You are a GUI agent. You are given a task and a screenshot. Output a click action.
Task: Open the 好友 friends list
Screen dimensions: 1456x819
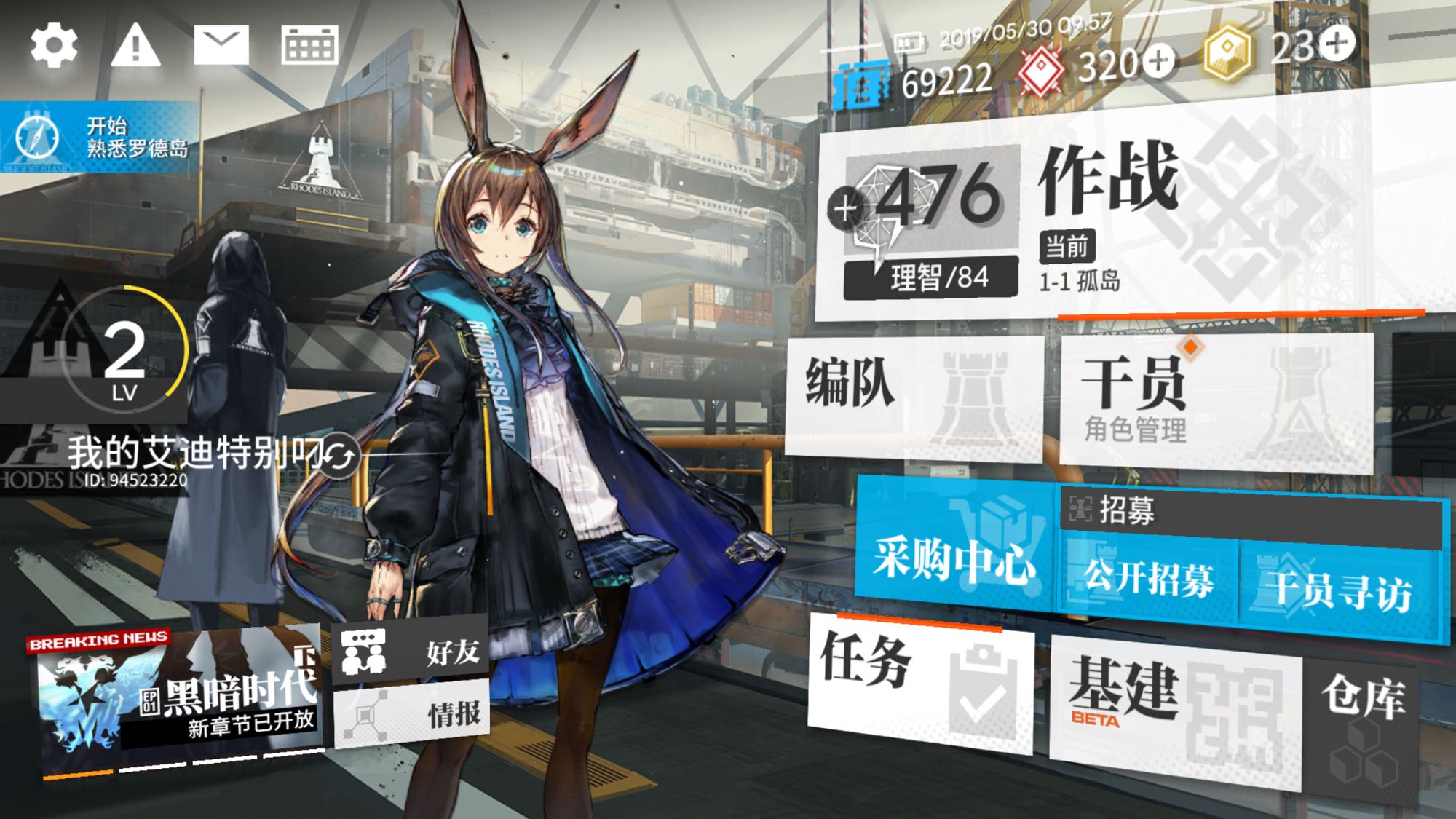411,650
